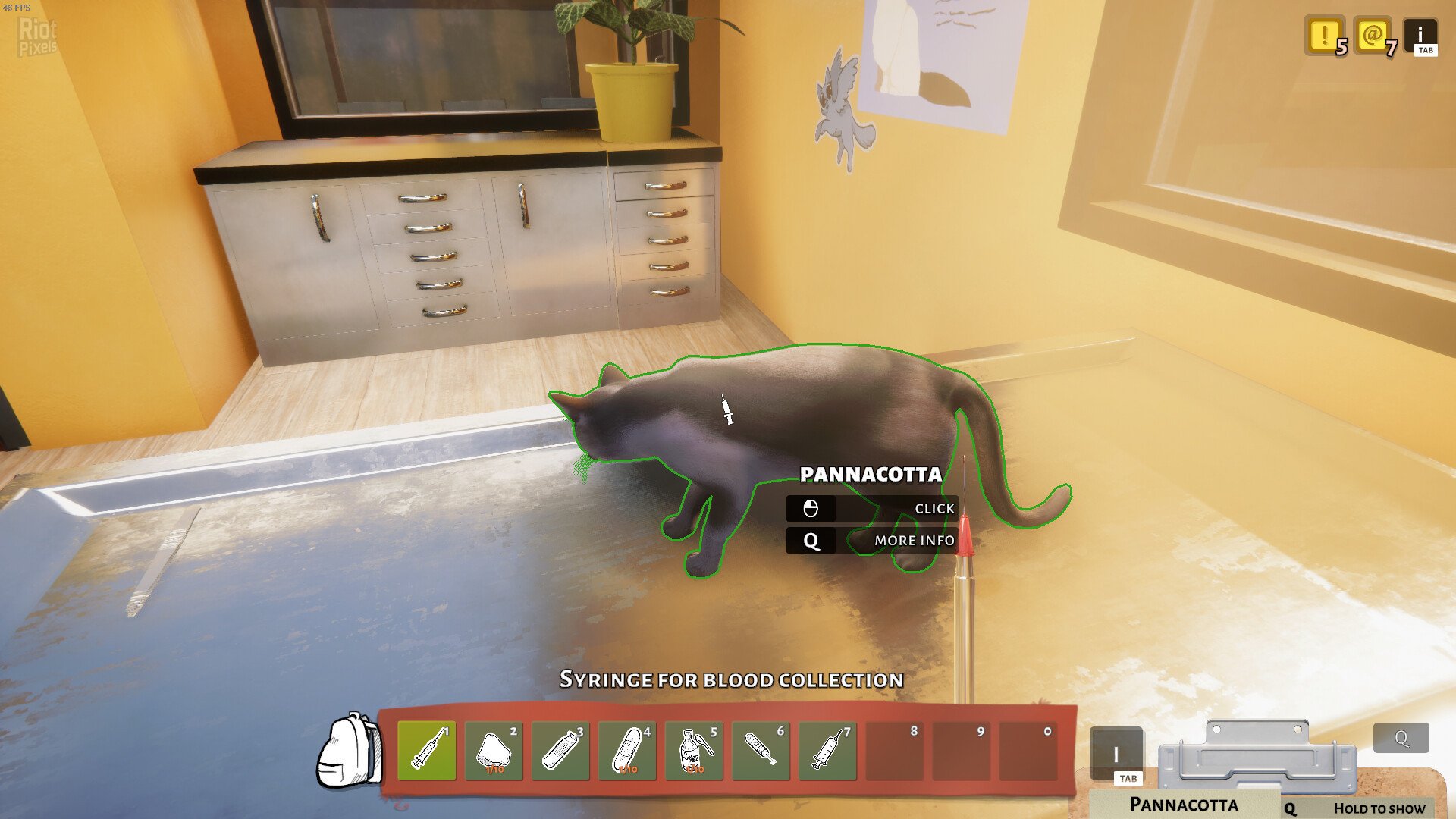Screen dimensions: 1456x819
Task: Open the white backpack inventory
Action: click(x=349, y=752)
